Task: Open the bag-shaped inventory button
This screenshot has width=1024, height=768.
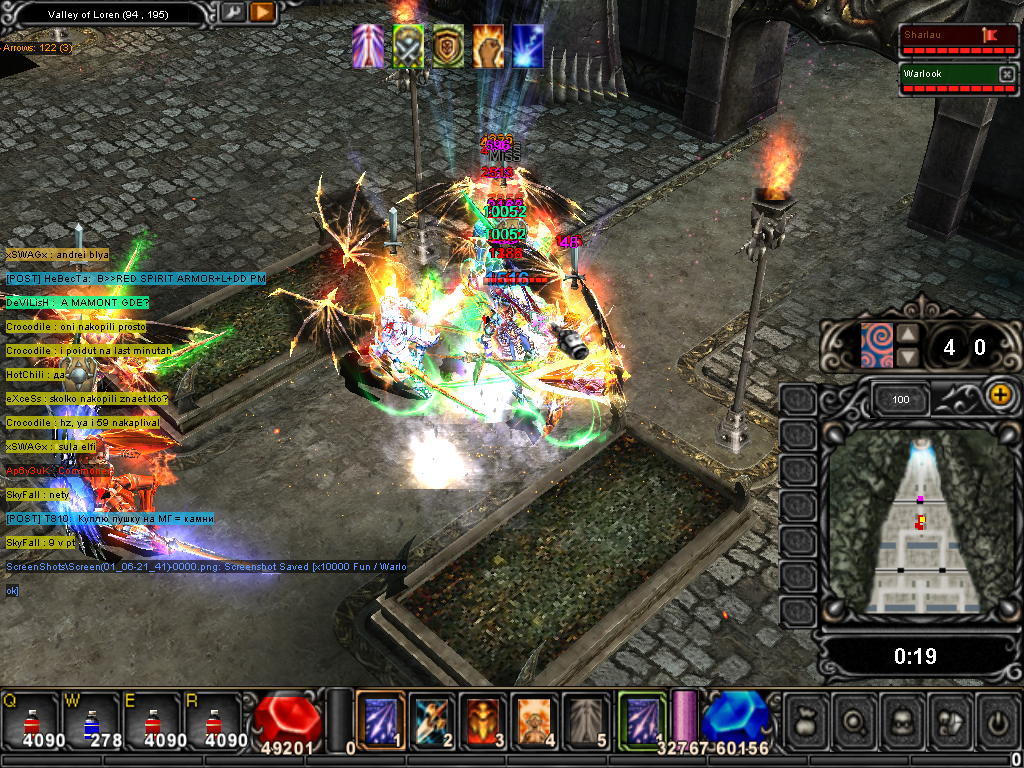Action: [807, 719]
